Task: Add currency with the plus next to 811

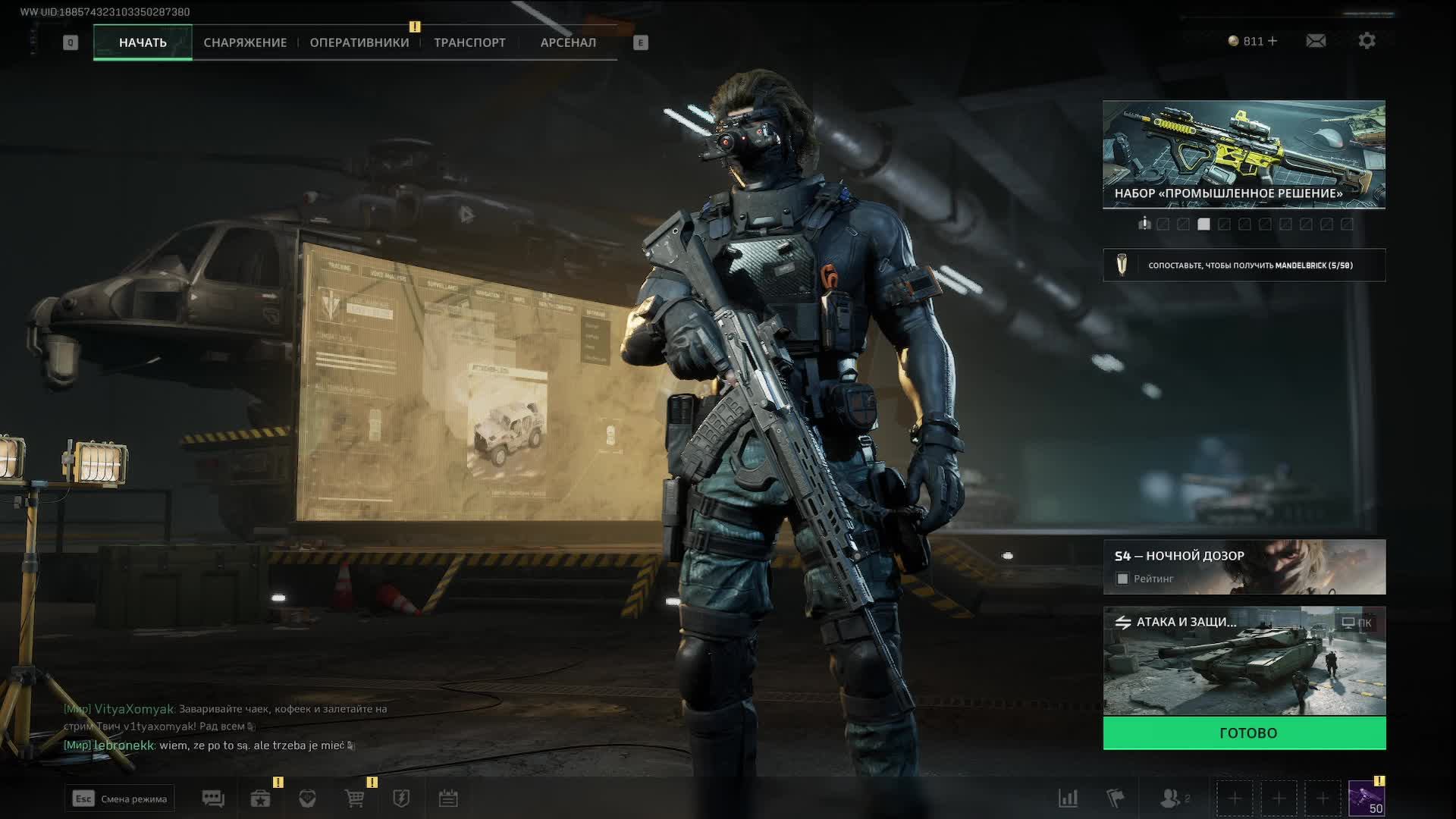Action: point(1272,41)
